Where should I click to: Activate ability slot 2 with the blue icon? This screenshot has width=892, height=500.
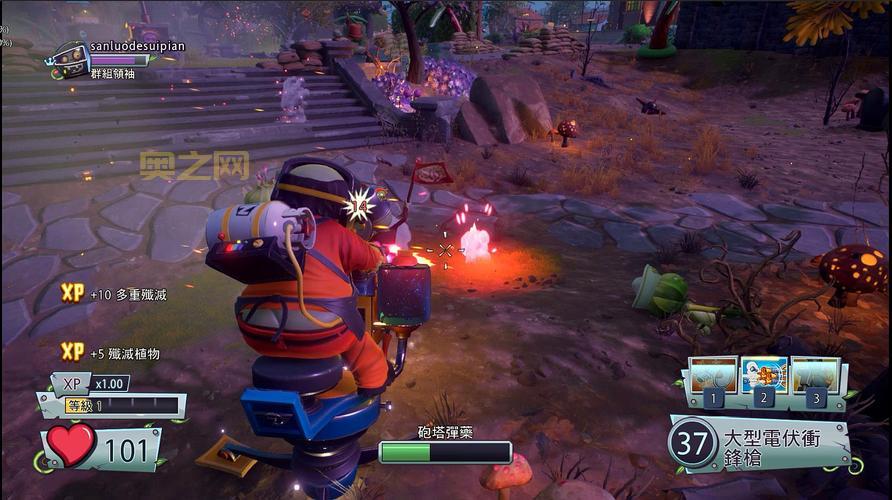pyautogui.click(x=764, y=378)
